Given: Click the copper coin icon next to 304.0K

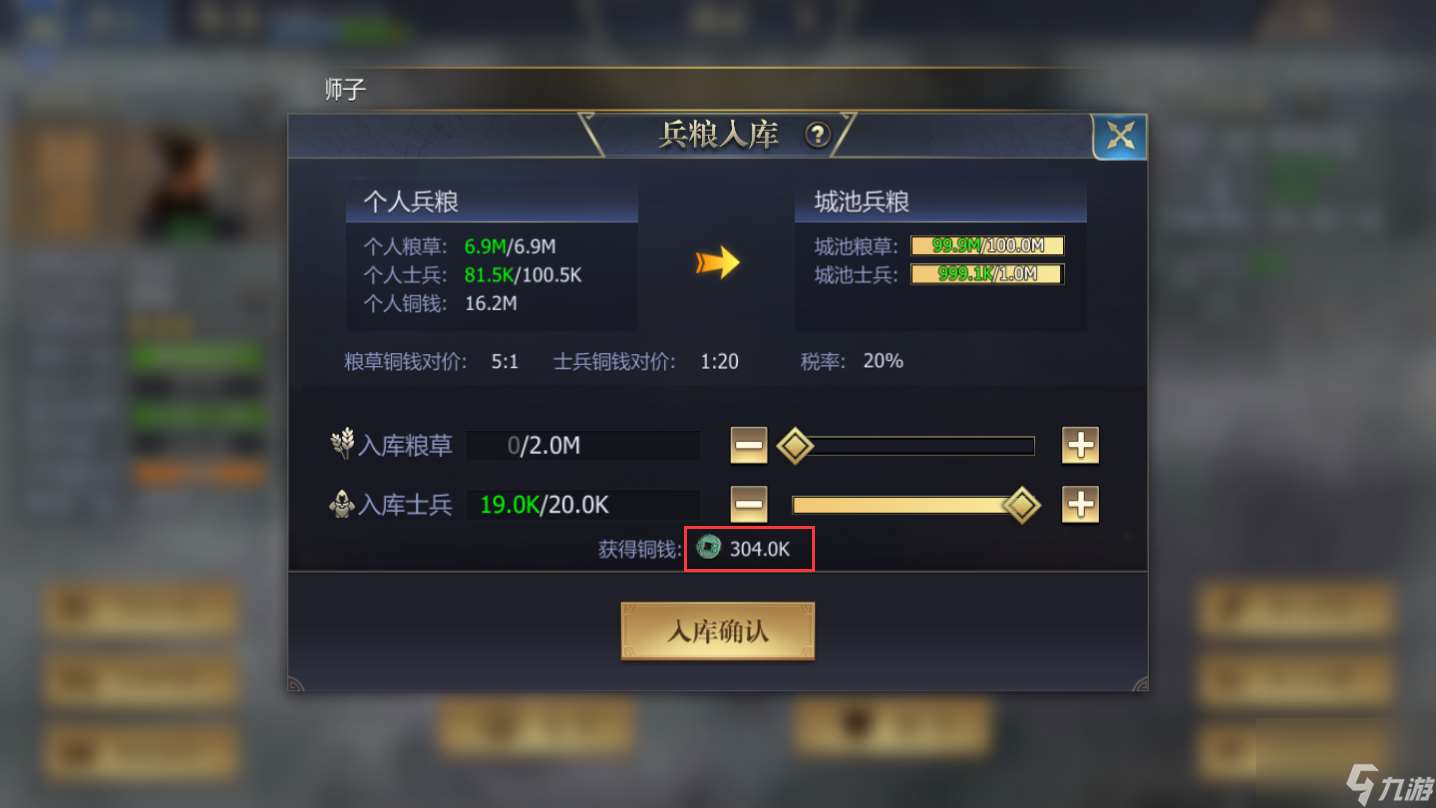Looking at the screenshot, I should 709,548.
